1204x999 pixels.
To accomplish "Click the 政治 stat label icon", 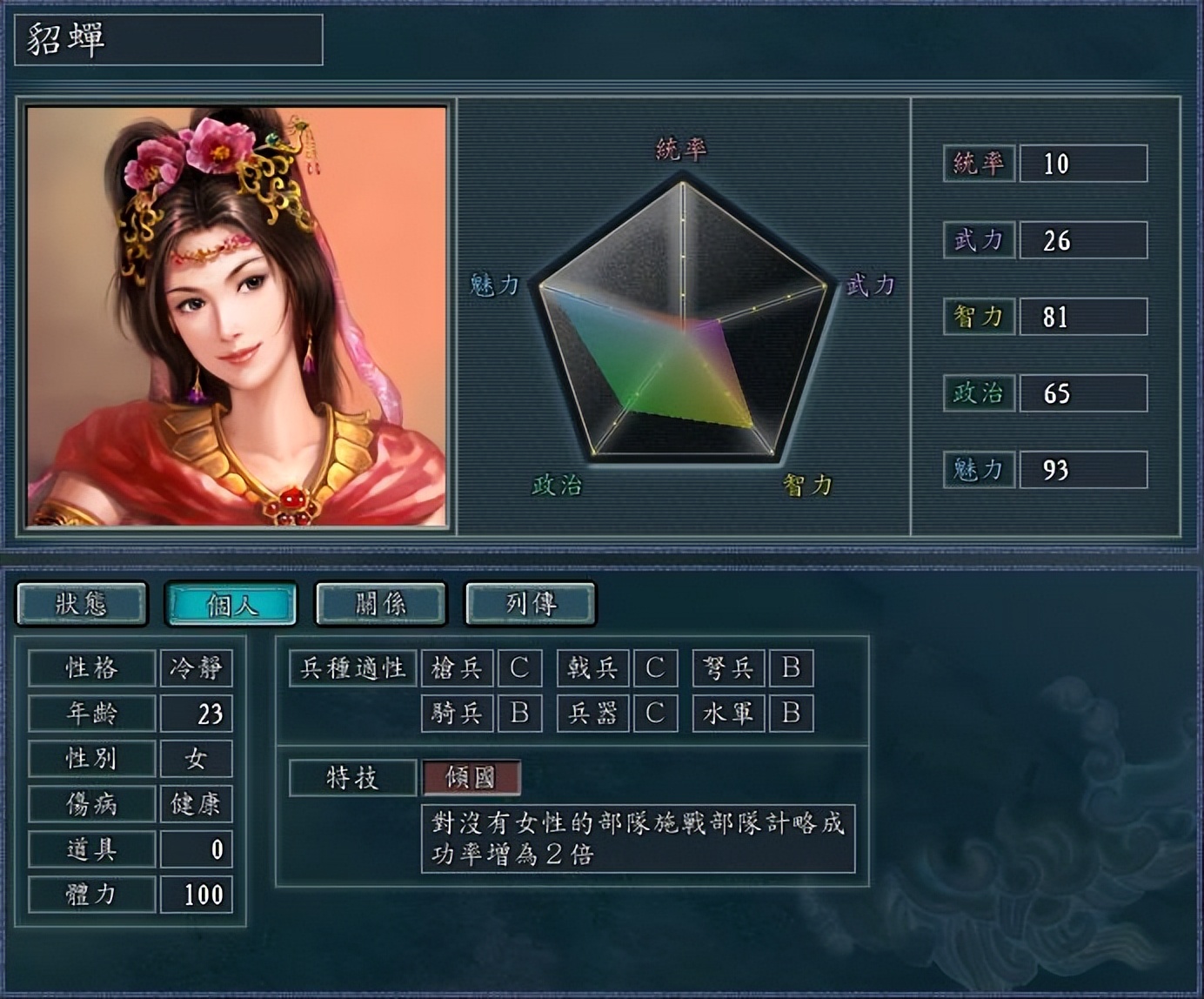I will point(978,392).
